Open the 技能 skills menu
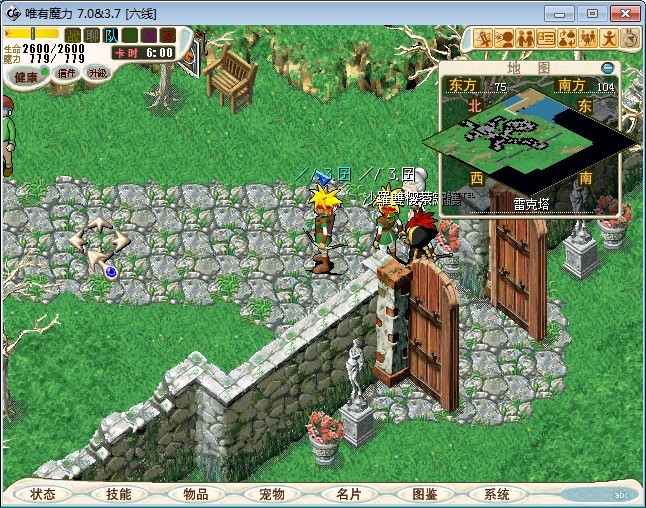Viewport: 646px width, 508px height. [x=118, y=494]
